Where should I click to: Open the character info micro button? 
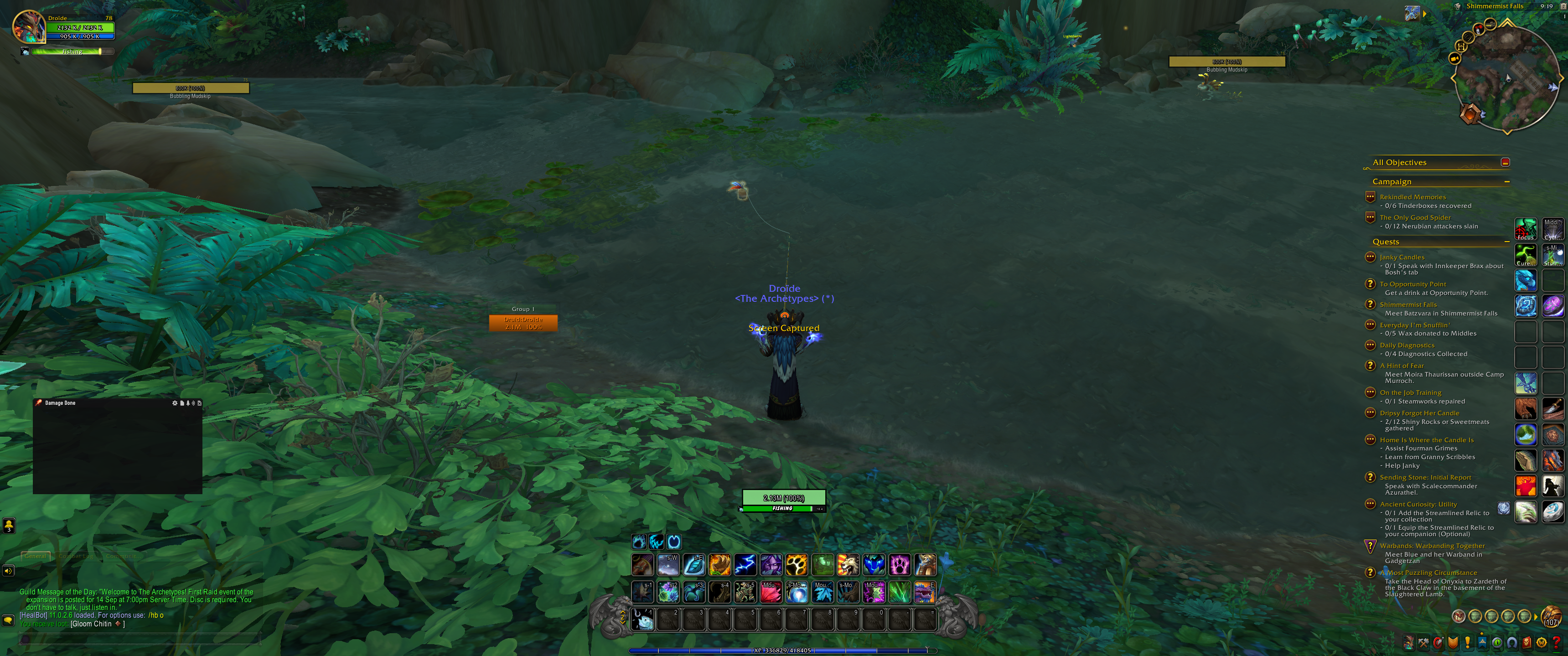click(x=1408, y=643)
